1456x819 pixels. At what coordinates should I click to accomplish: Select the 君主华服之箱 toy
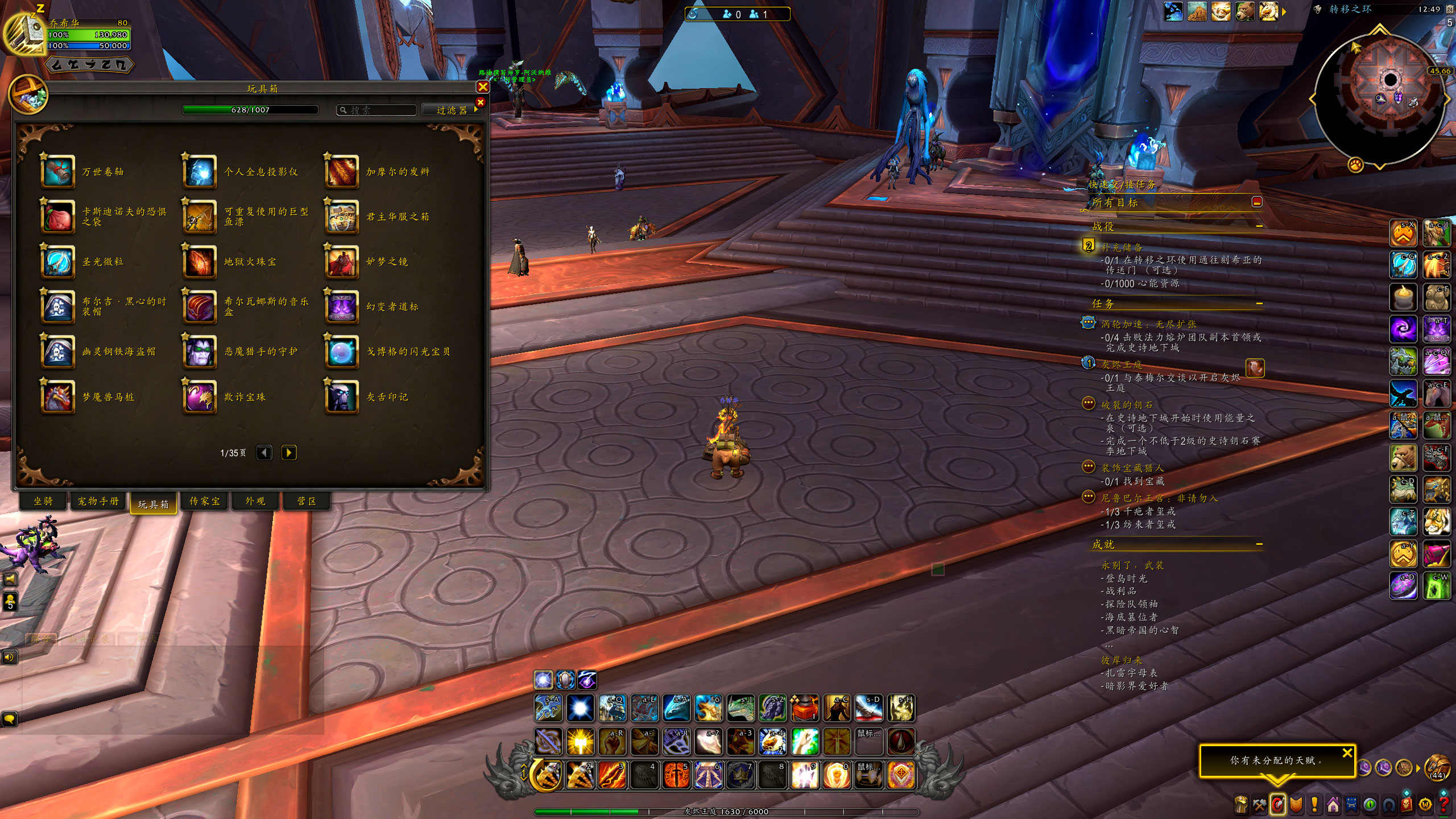pyautogui.click(x=342, y=217)
